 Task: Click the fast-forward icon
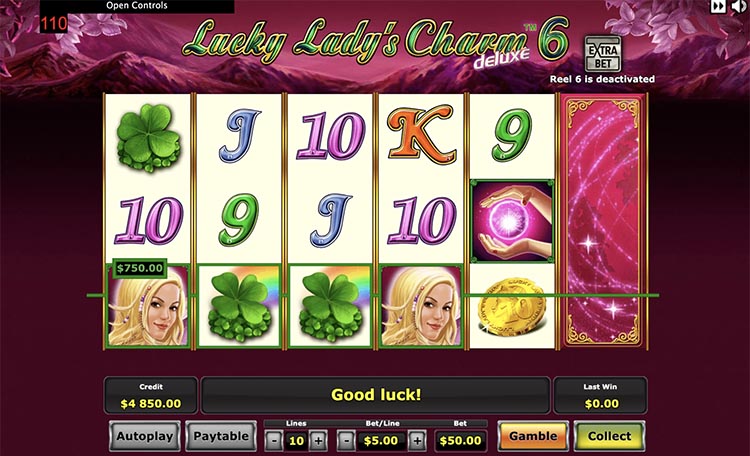tap(718, 6)
